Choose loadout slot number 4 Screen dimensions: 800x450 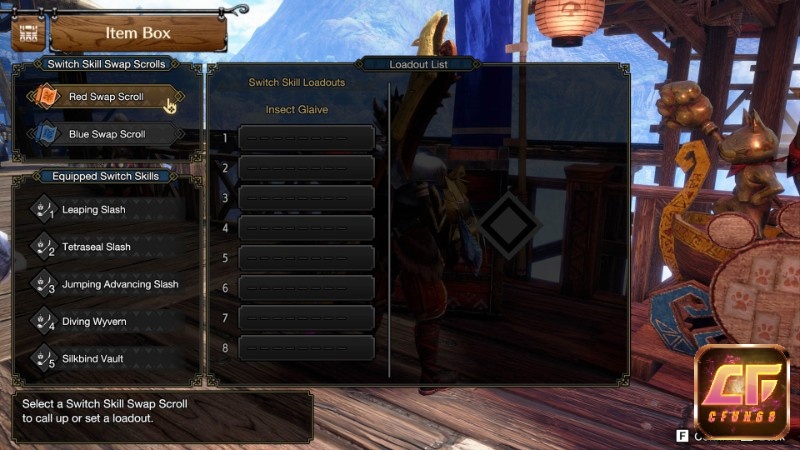coord(306,228)
